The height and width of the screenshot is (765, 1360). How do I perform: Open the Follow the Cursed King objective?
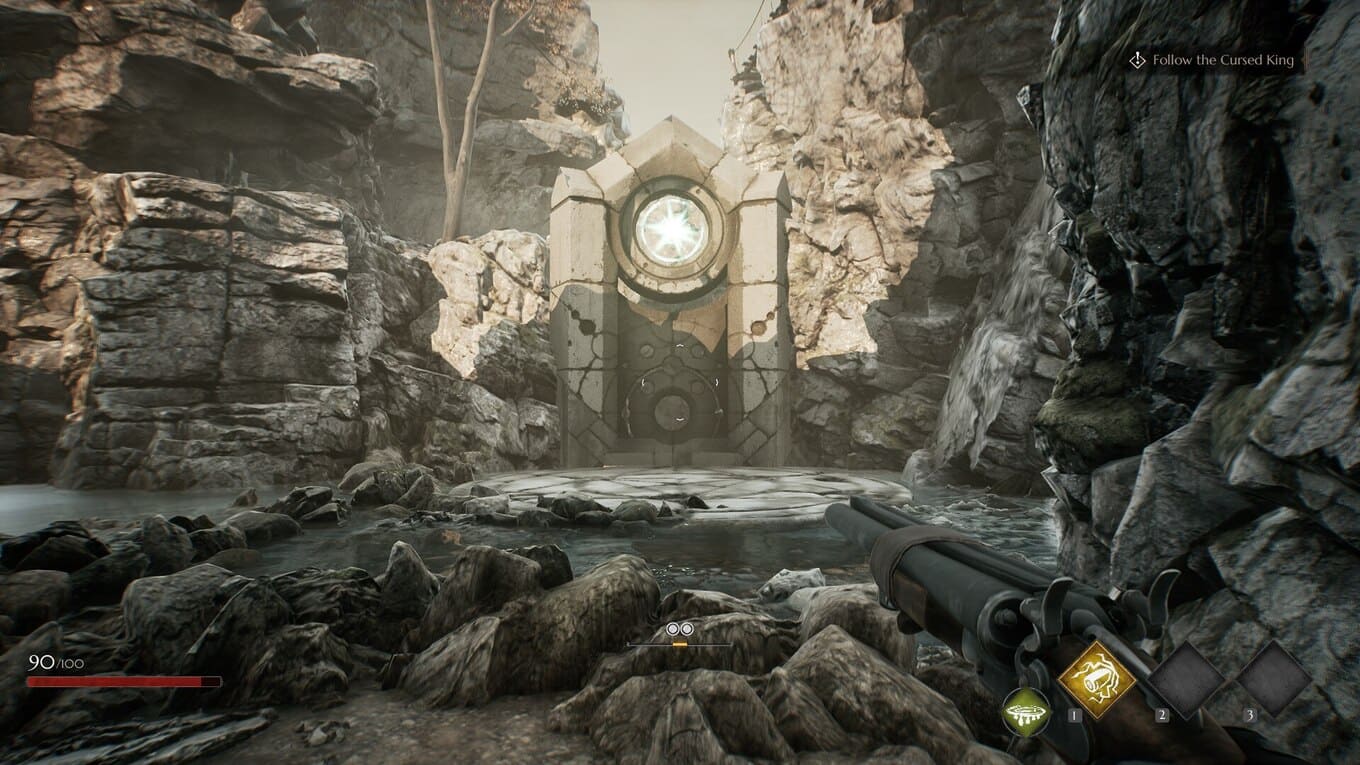1222,61
